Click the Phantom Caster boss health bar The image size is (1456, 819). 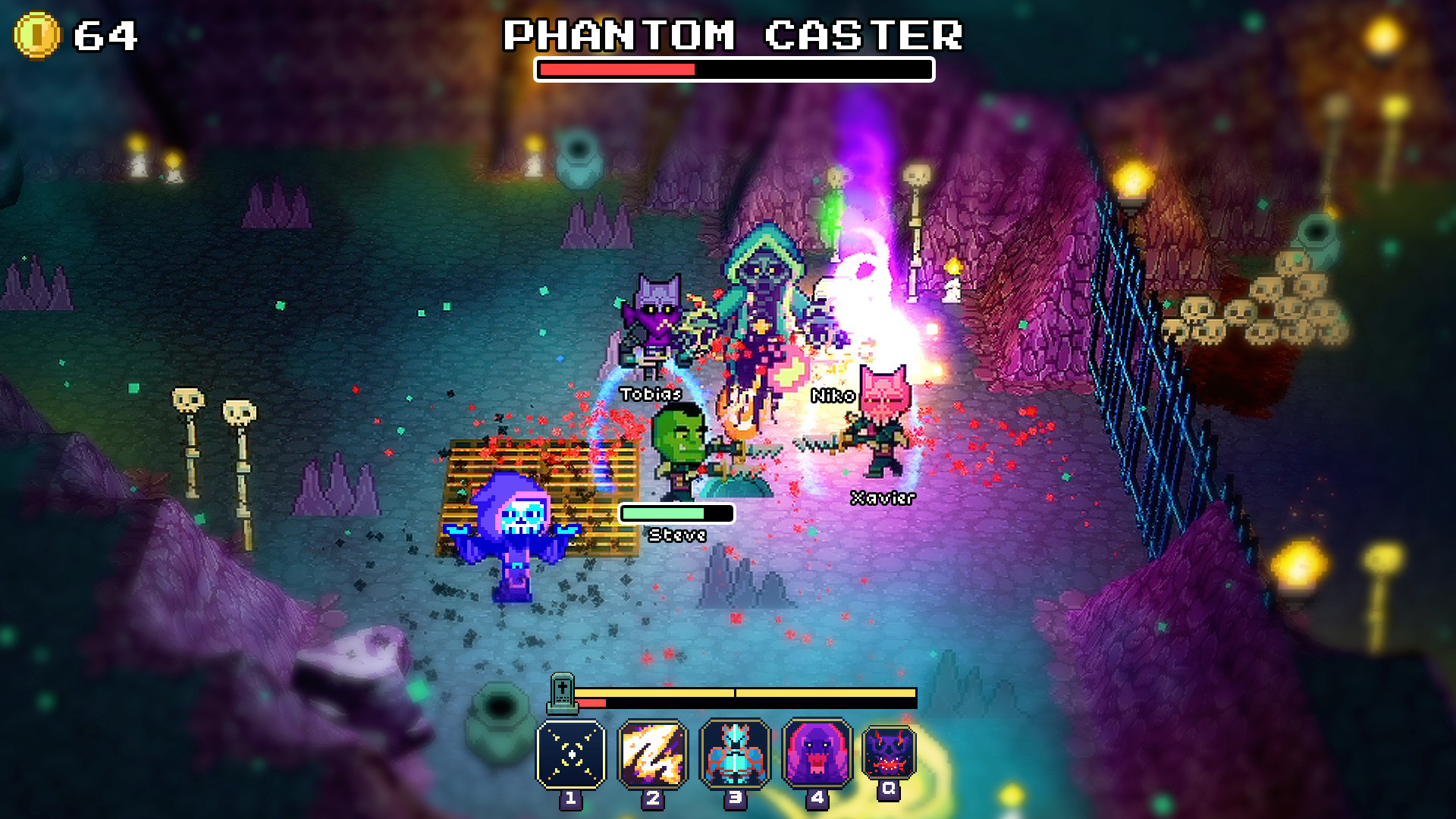(734, 69)
